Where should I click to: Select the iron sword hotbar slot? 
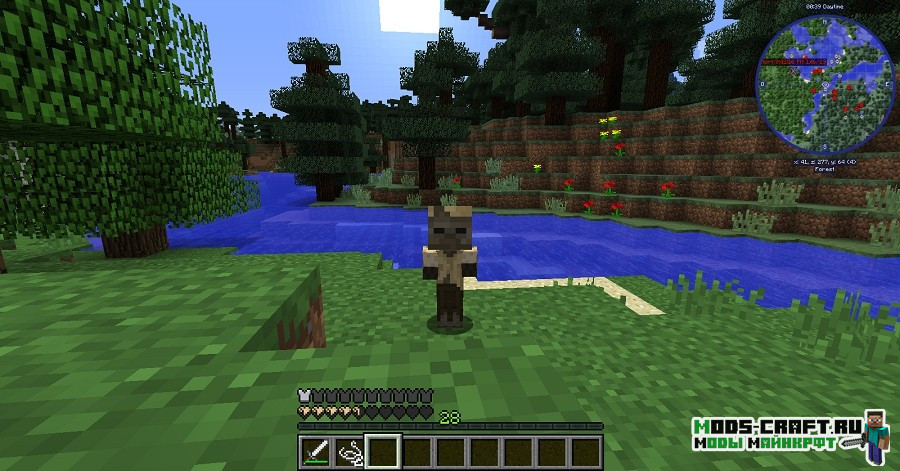pos(315,450)
